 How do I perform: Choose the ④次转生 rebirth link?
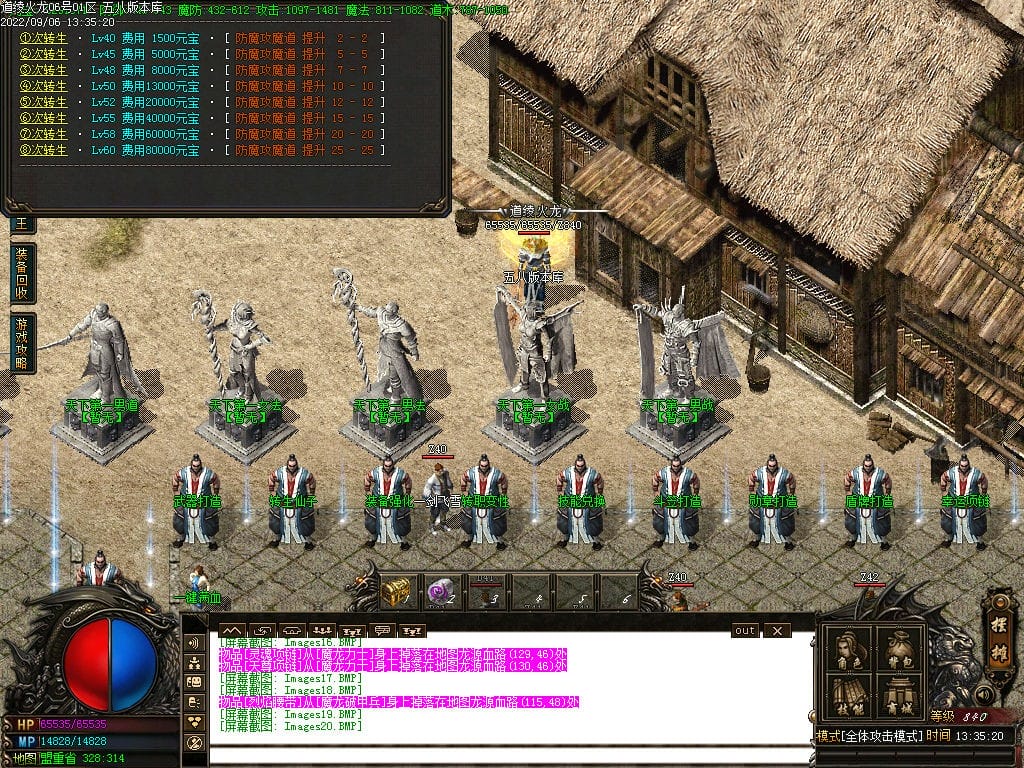[43, 86]
